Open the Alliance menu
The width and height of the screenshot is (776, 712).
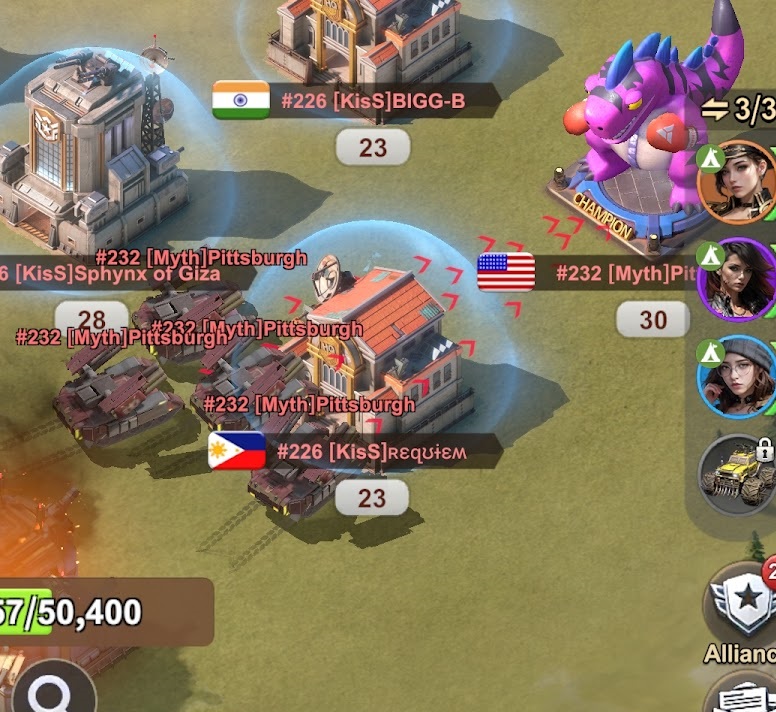pos(744,604)
